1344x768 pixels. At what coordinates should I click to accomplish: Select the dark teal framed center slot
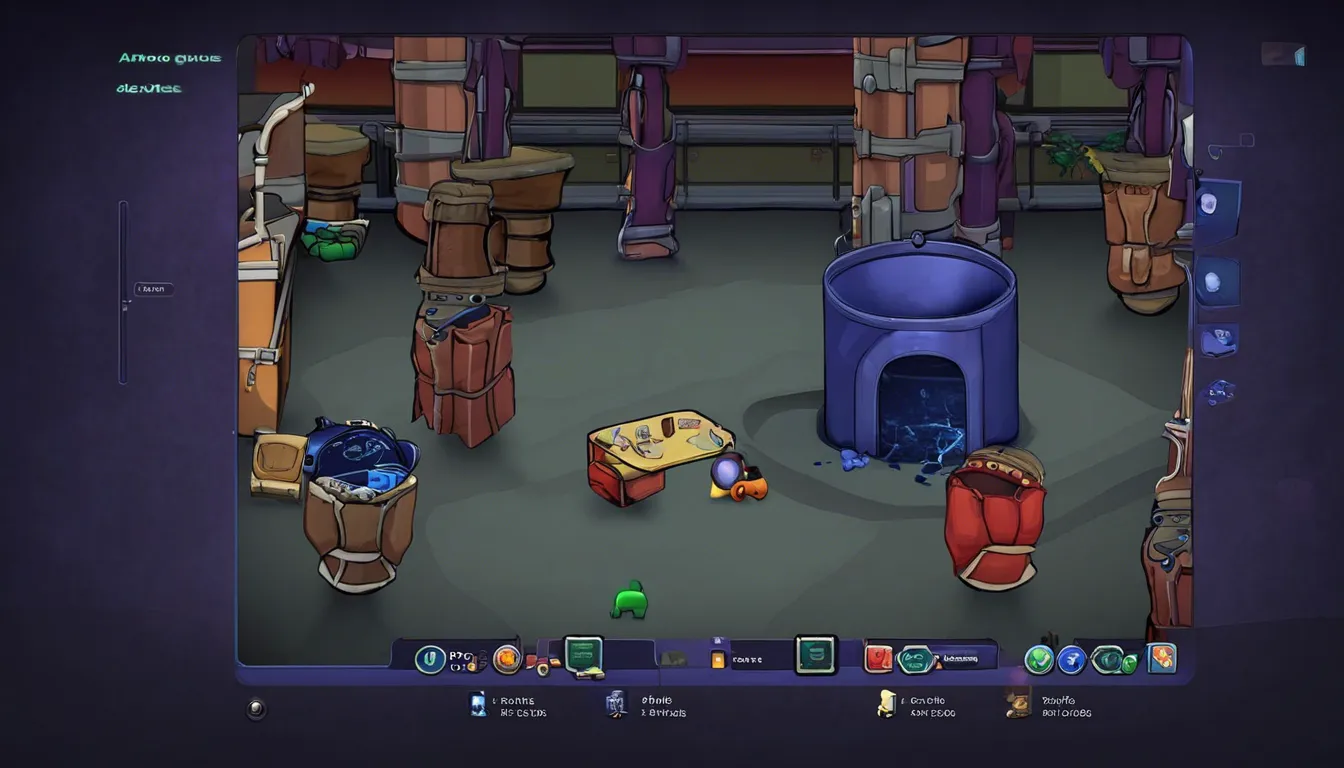[814, 655]
